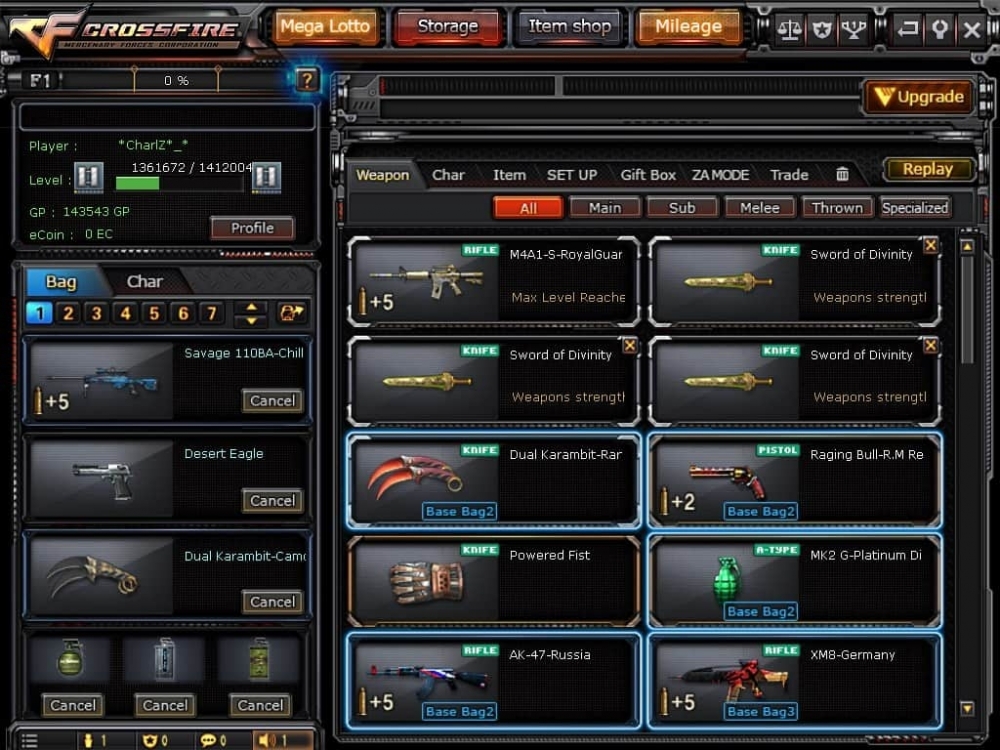
Task: Open the Replay list
Action: coord(928,169)
